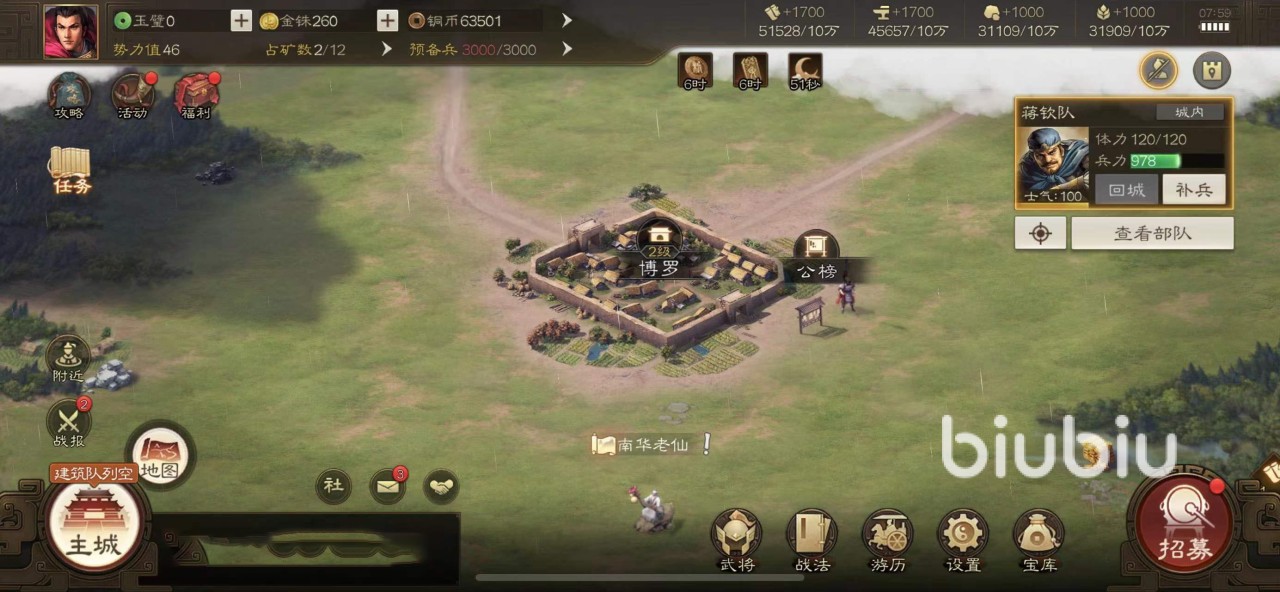The image size is (1280, 592).
Task: Open the 招募 recruit drum button
Action: point(1185,524)
